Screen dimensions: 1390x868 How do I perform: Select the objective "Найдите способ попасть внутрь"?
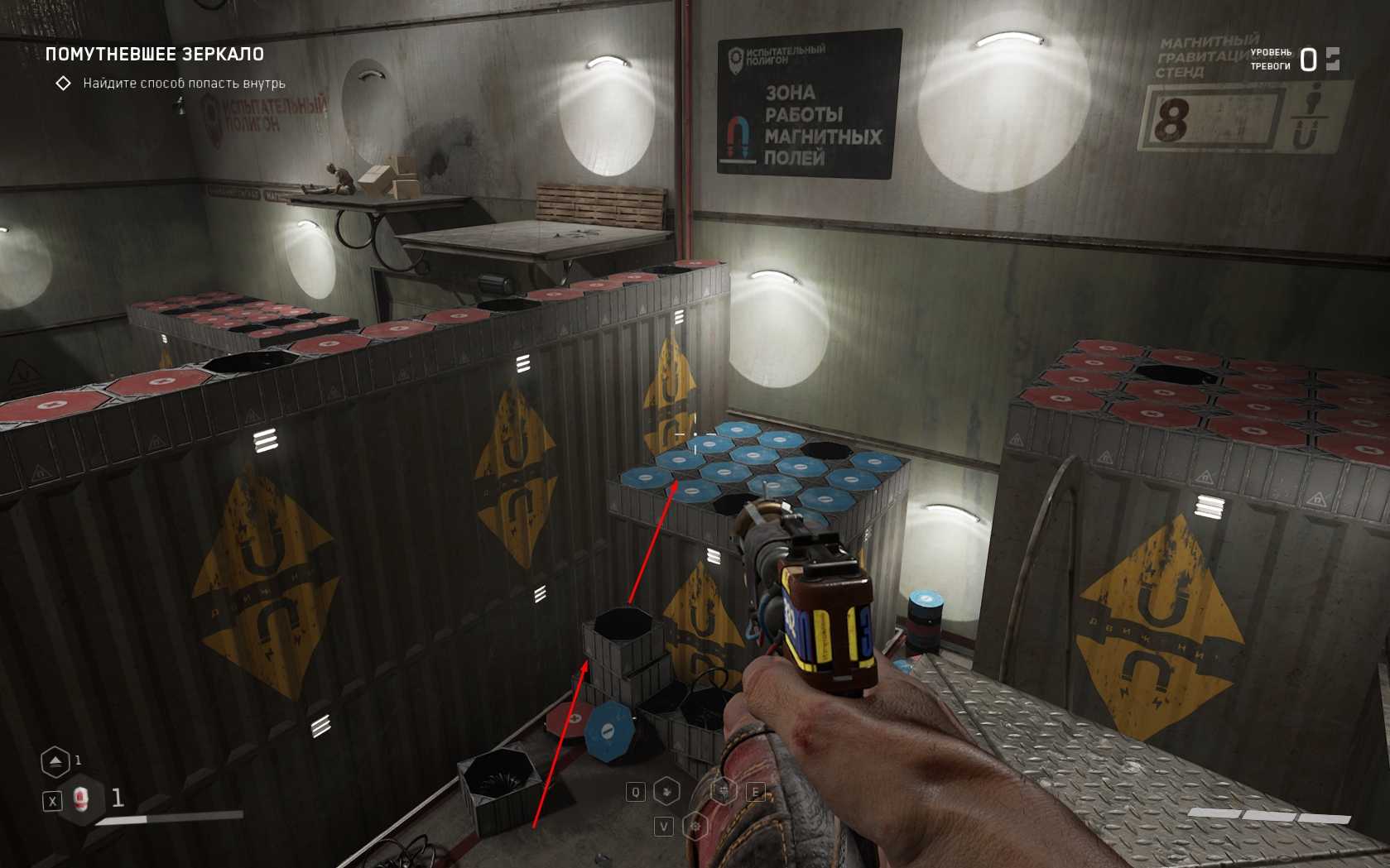click(x=184, y=84)
